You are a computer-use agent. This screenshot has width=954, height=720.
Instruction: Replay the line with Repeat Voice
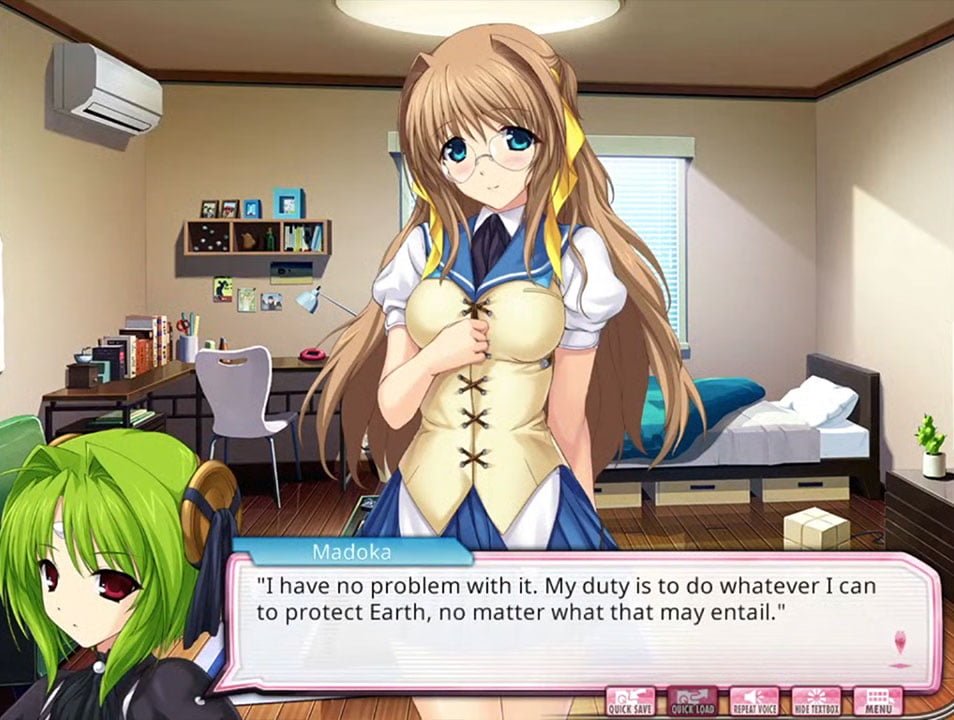754,701
